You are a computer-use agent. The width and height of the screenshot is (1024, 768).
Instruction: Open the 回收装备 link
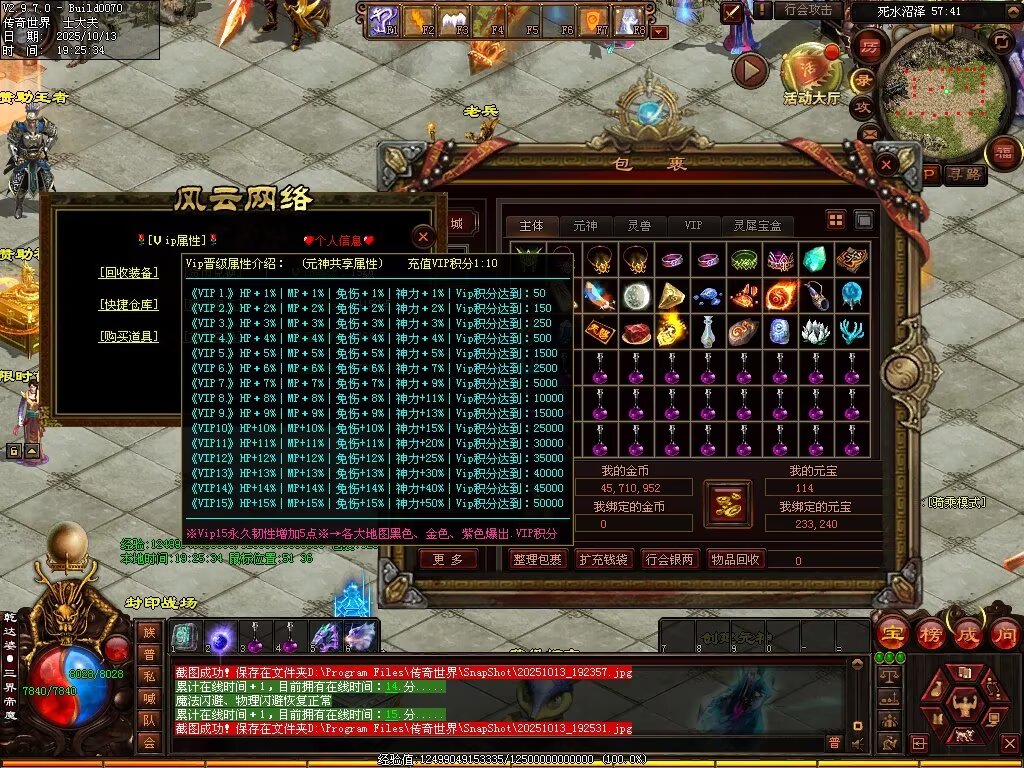click(128, 272)
